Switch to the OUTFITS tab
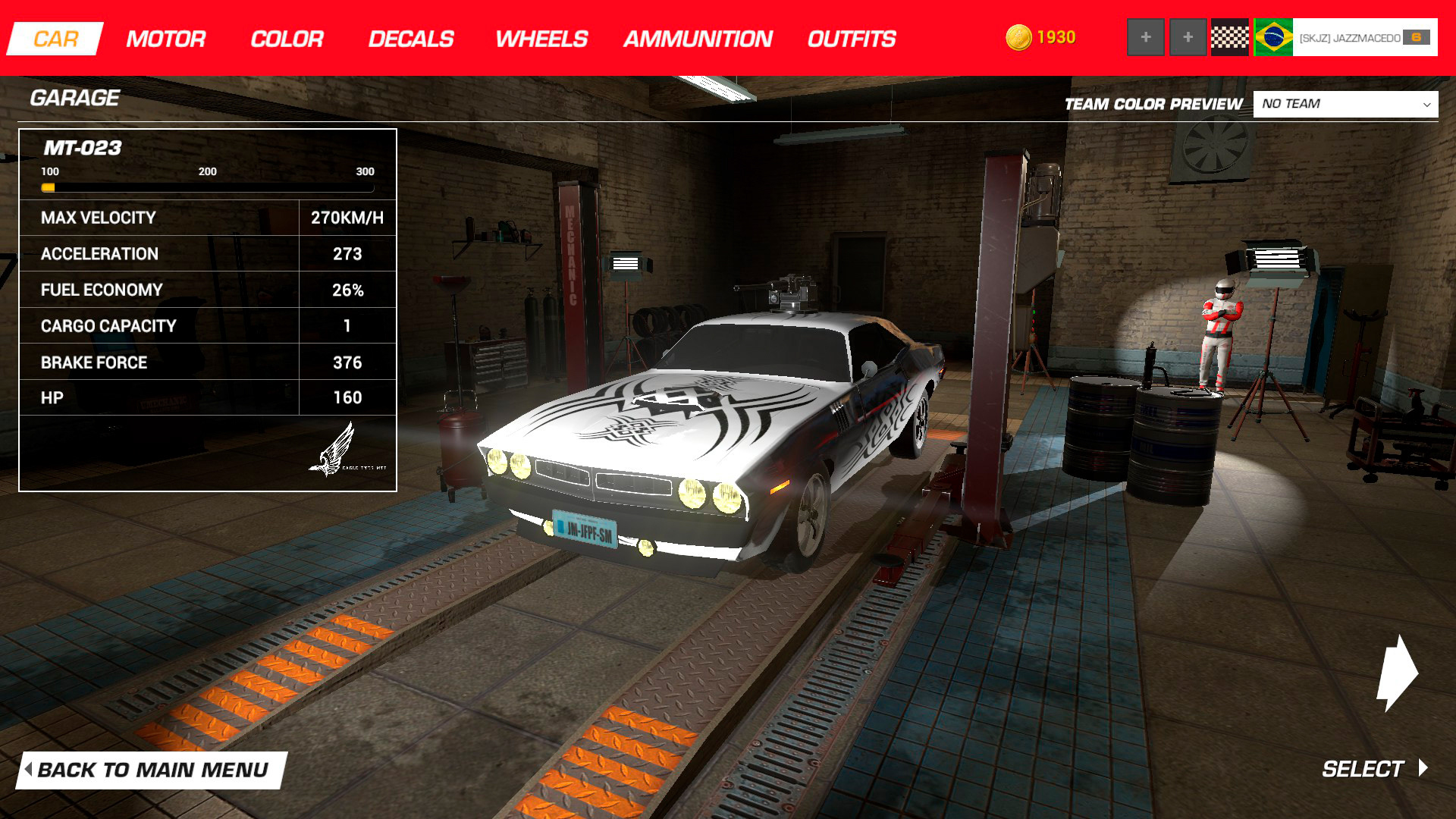 click(x=851, y=39)
